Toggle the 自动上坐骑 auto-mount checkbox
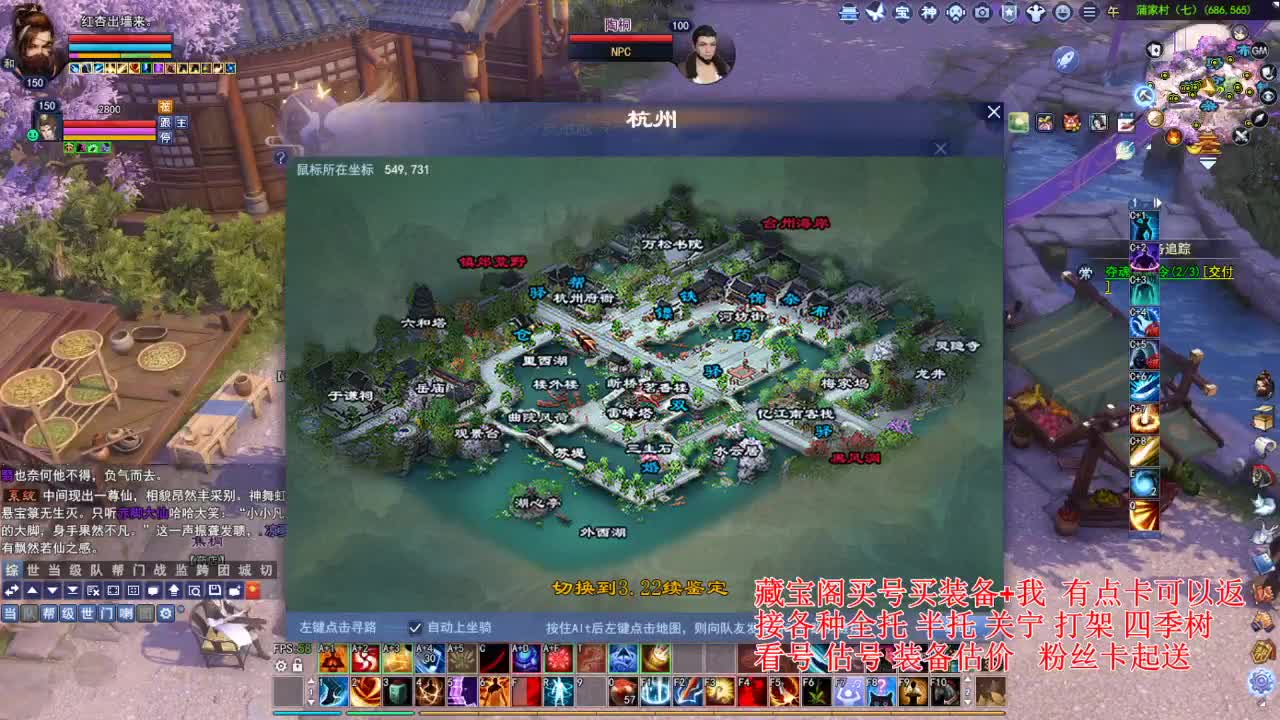The width and height of the screenshot is (1280, 720). 414,628
